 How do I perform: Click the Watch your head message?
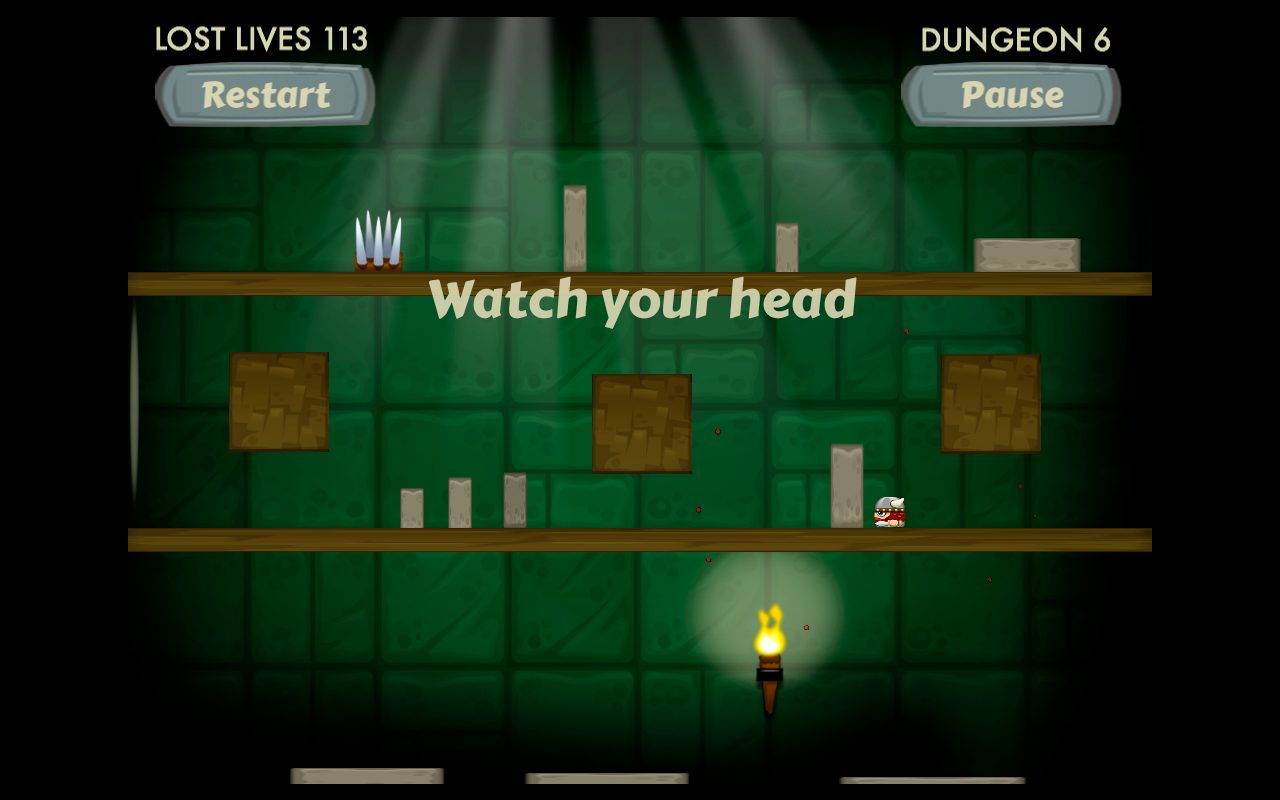645,297
